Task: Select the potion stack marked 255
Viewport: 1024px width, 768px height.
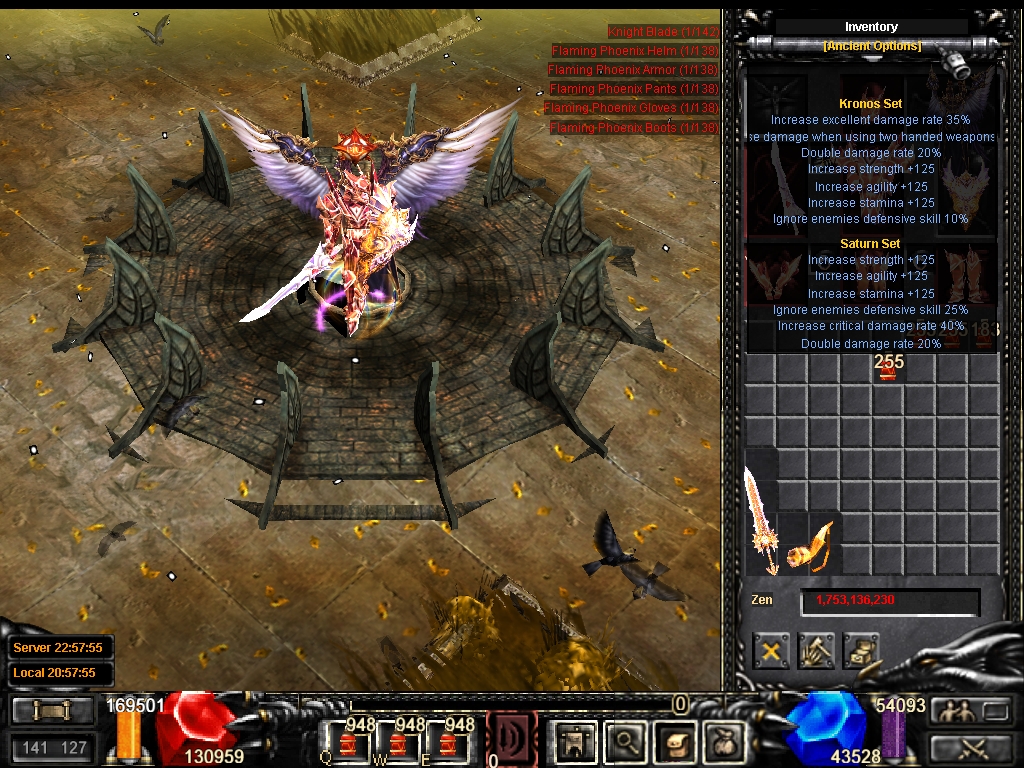Action: click(887, 371)
